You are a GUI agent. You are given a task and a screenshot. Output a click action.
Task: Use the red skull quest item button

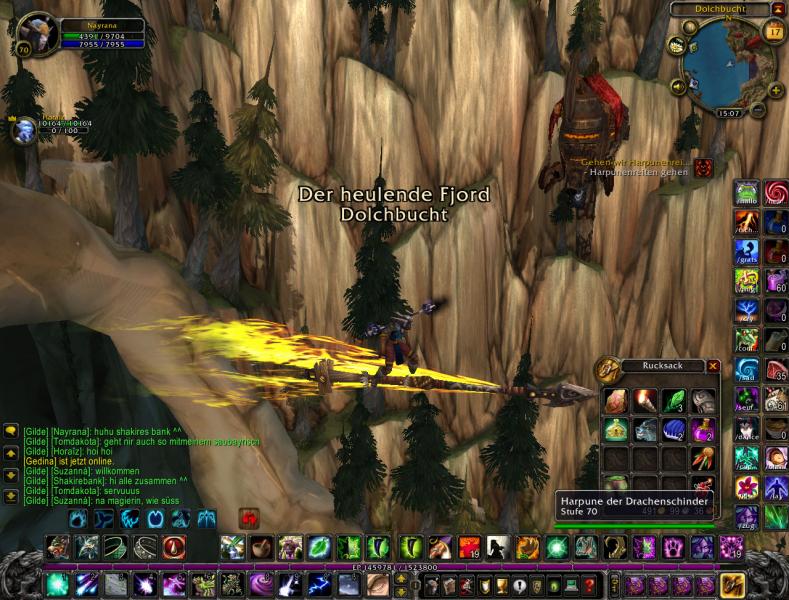pos(704,167)
